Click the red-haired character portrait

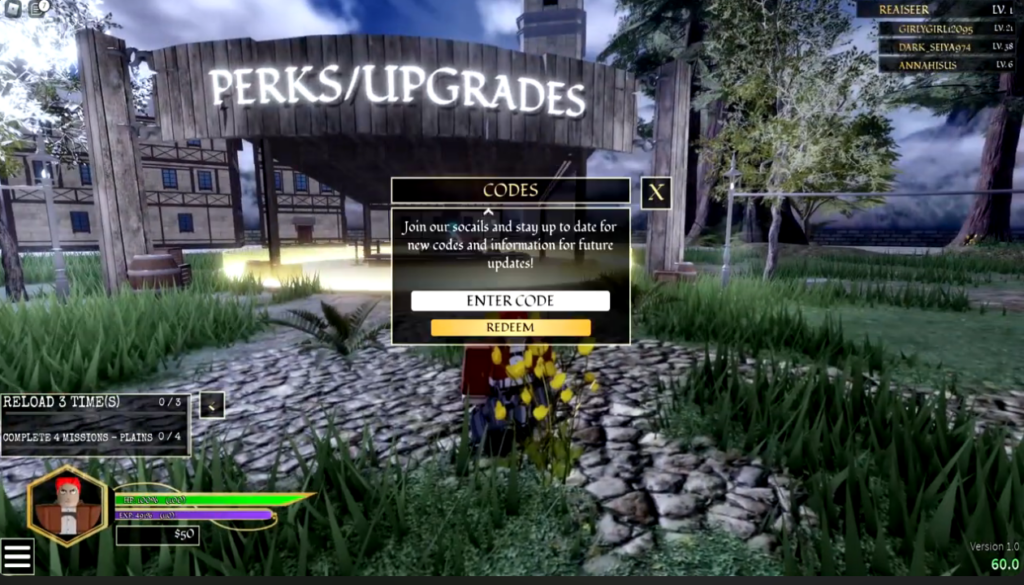pyautogui.click(x=67, y=506)
